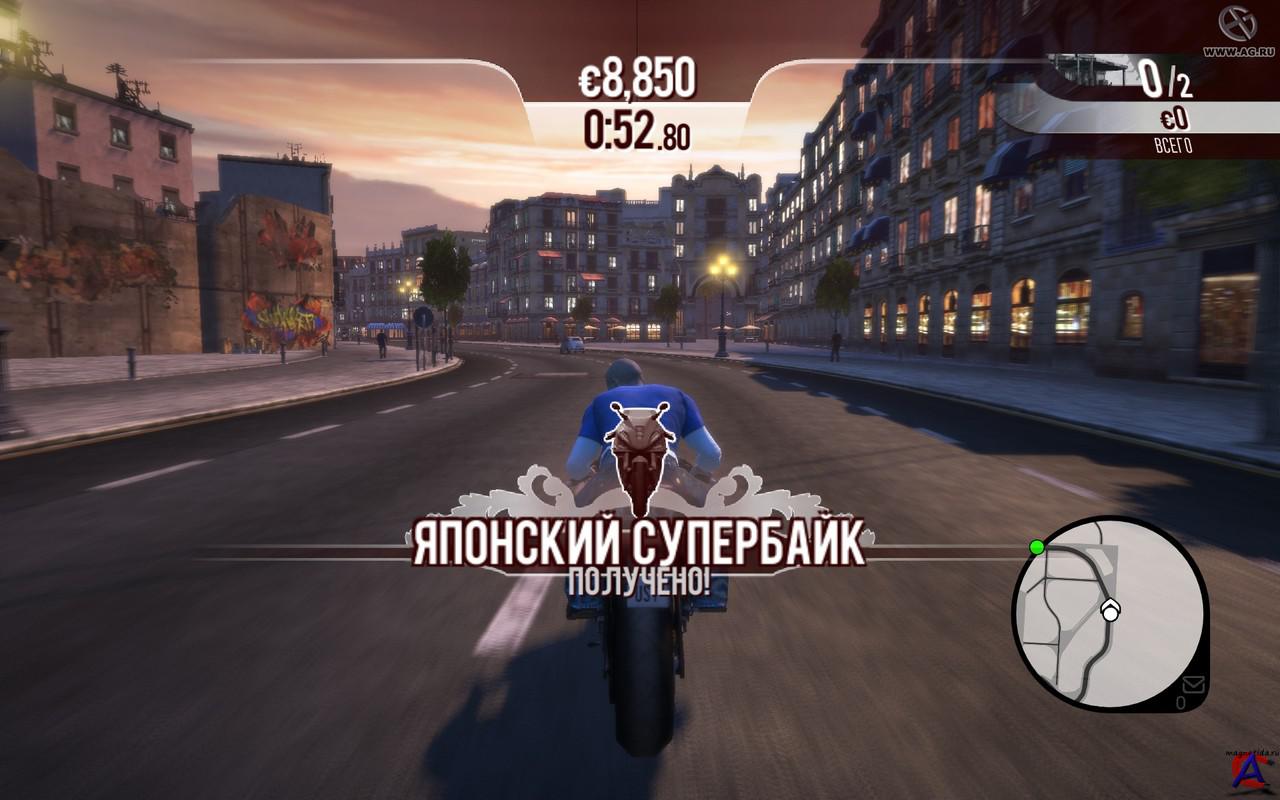The image size is (1280, 800).
Task: Select the green event dot on the minimap
Action: point(1035,547)
